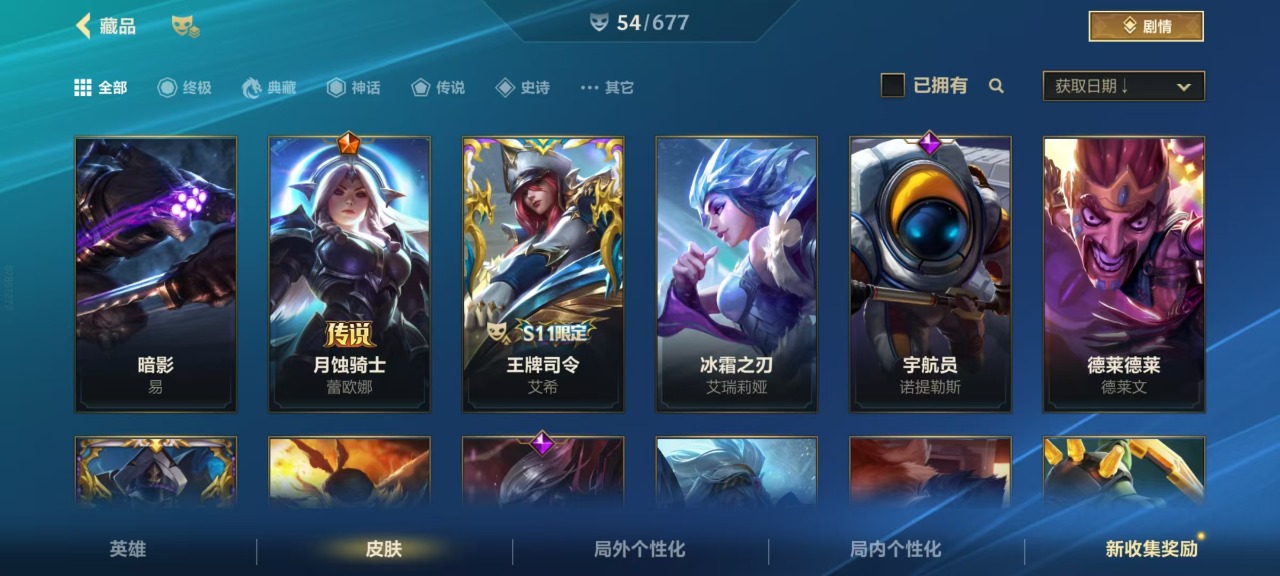Select the 全部 filter tab
The image size is (1280, 576).
101,88
